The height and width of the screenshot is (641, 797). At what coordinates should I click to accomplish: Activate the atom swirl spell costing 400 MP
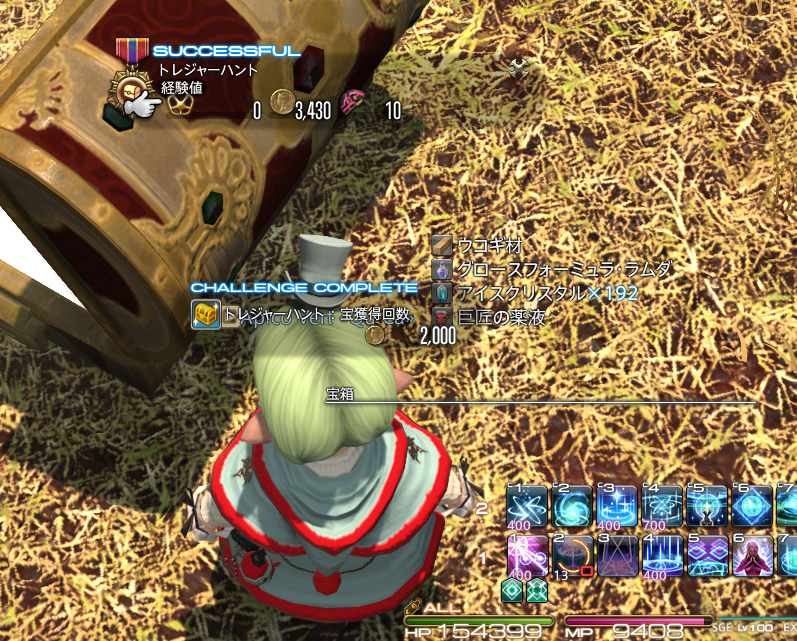[x=527, y=507]
